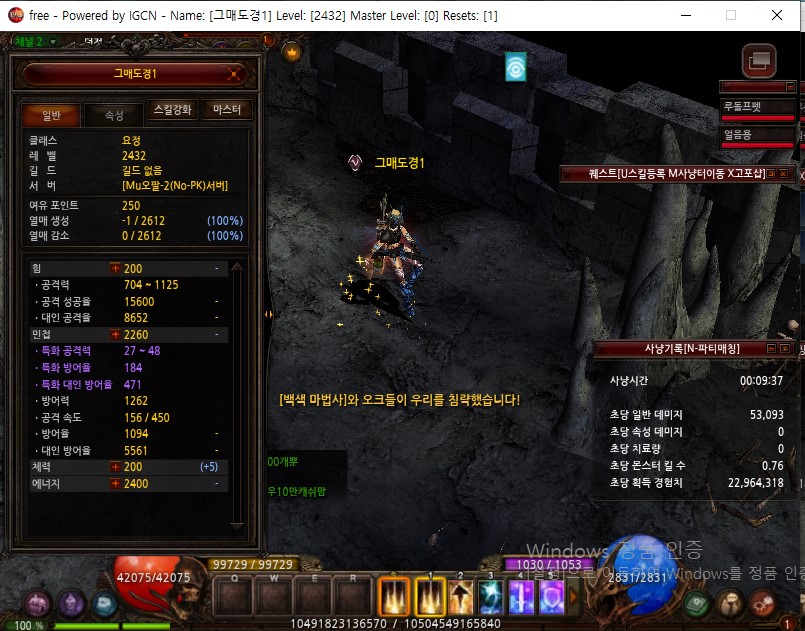Minimize the 사냥기록 hunting record panel

pos(772,349)
